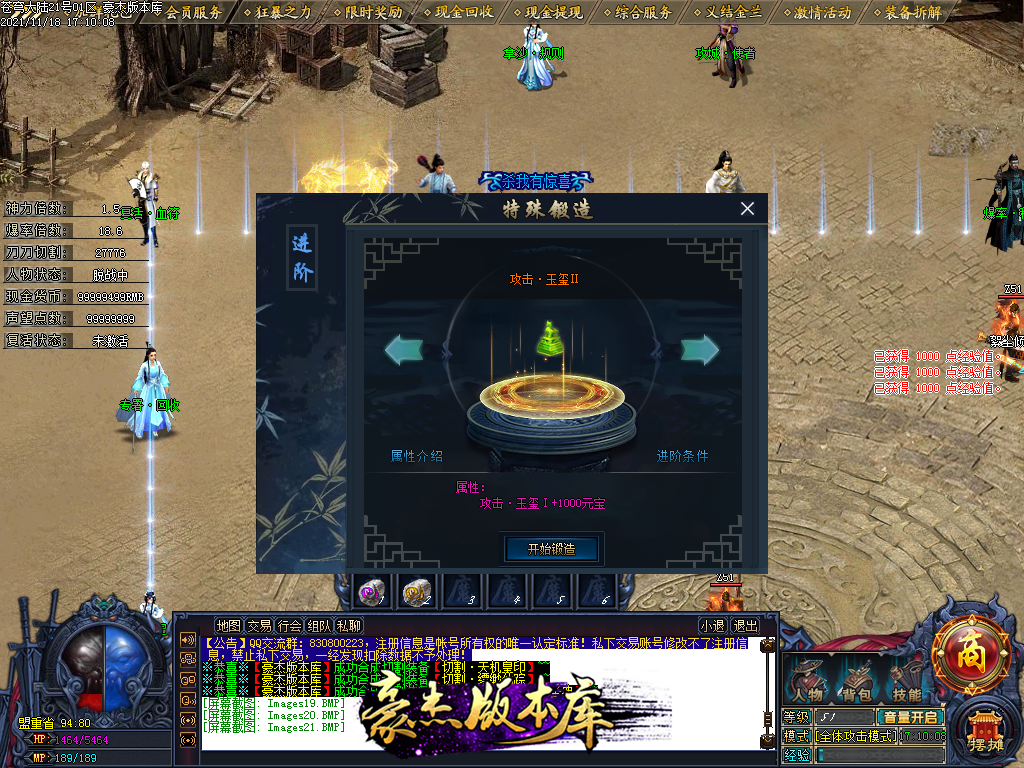1024x768 pixels.
Task: Click the 退出 exit button above chat
Action: coord(745,626)
